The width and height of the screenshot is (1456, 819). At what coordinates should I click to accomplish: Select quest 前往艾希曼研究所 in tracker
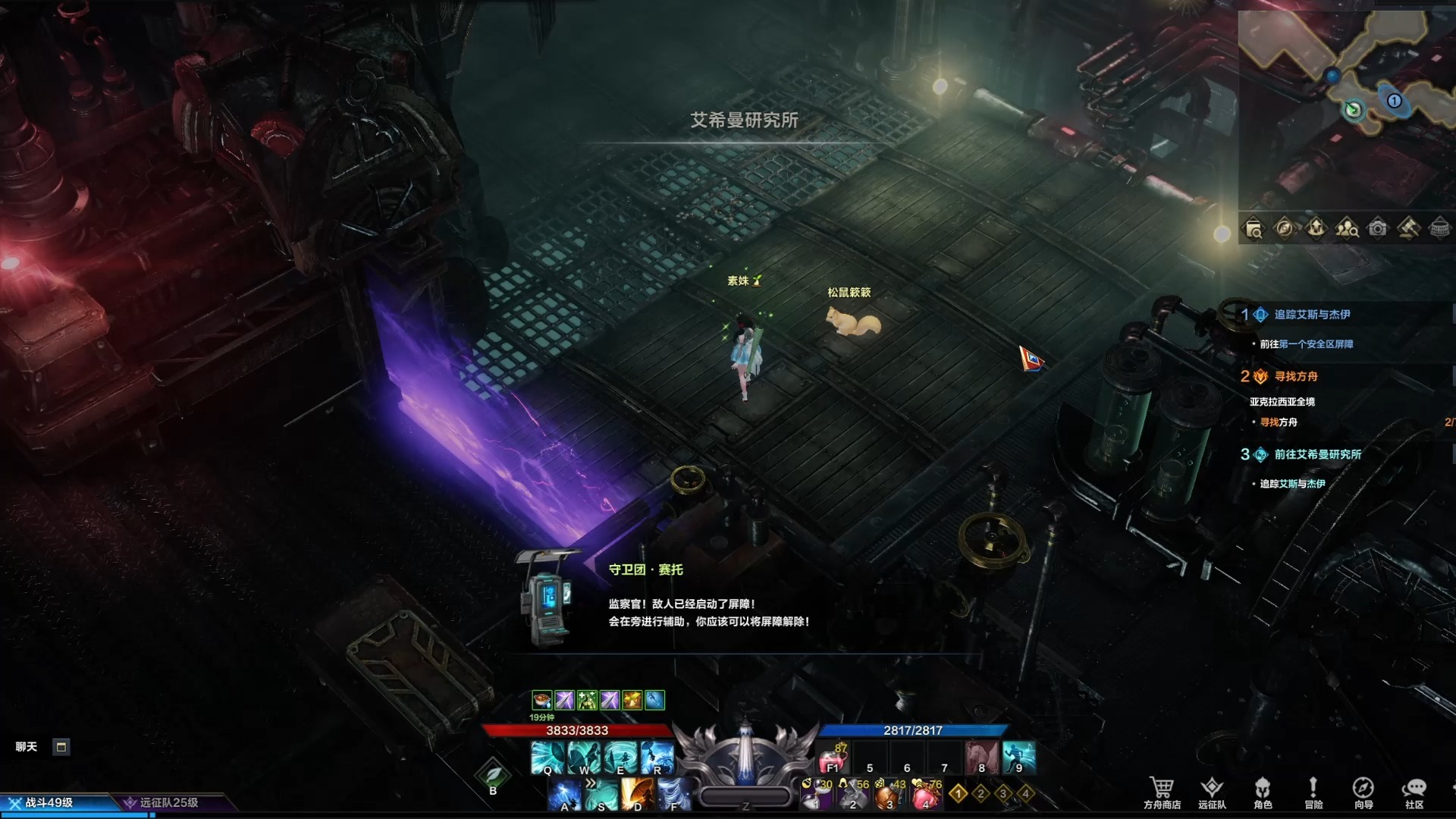[1317, 454]
